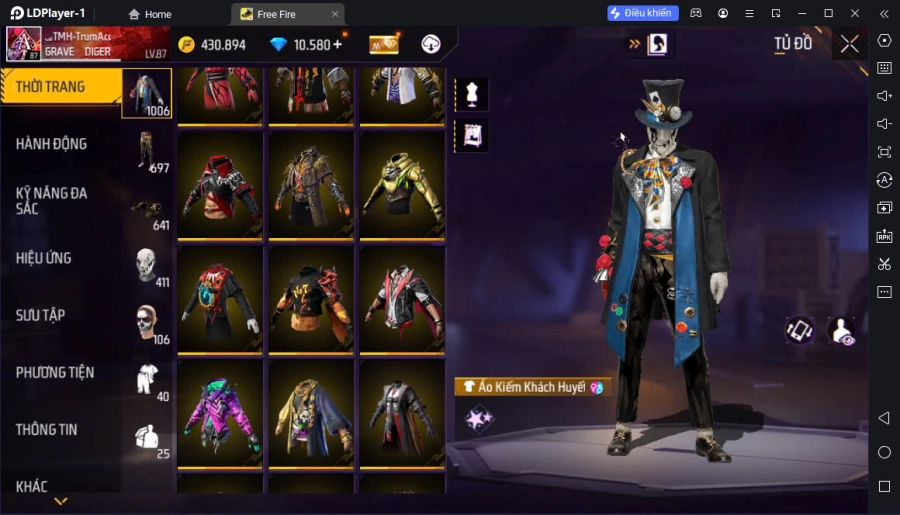Choose the black and red hooded top

220,186
